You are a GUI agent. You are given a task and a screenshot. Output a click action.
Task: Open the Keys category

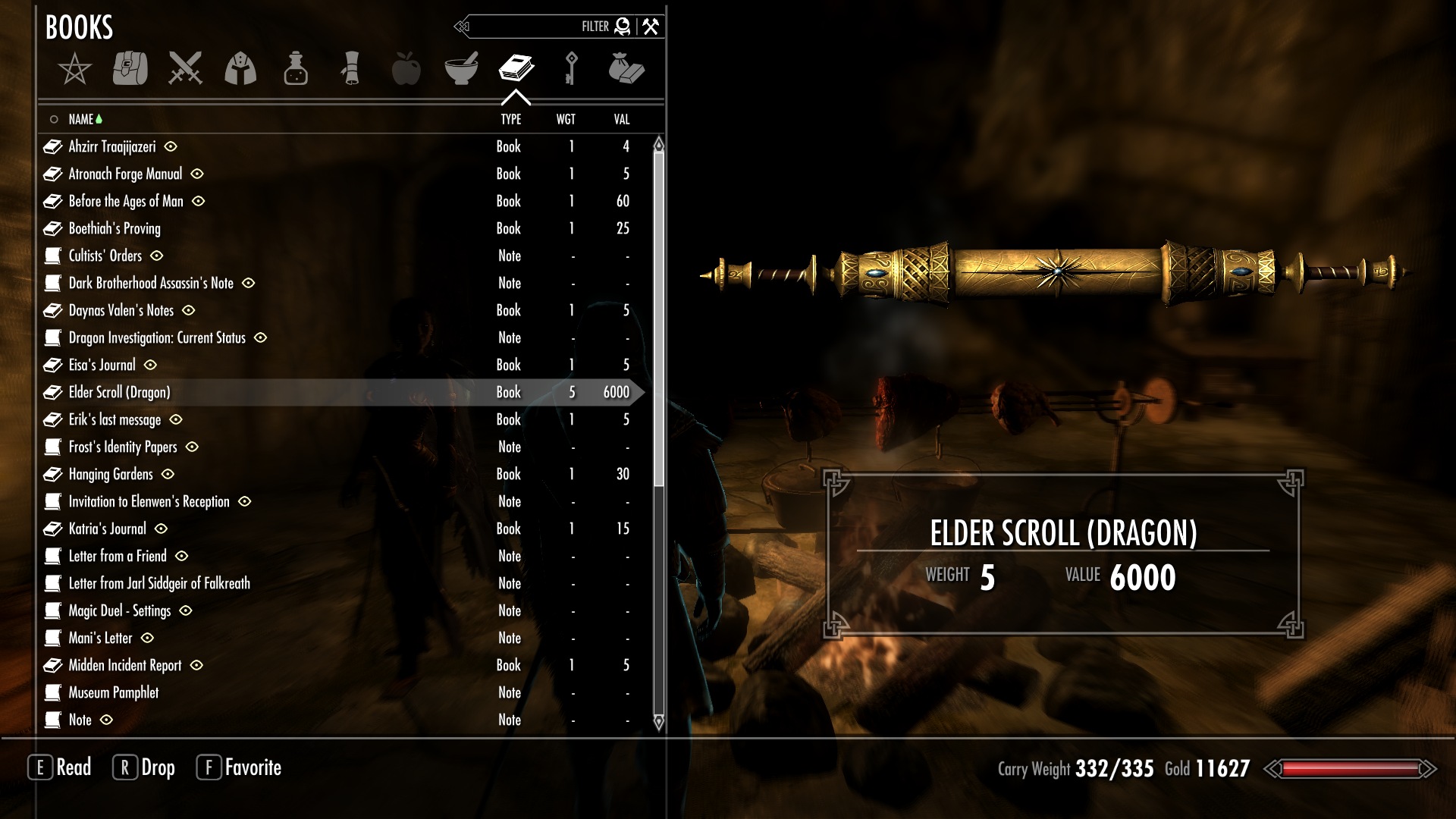[572, 68]
